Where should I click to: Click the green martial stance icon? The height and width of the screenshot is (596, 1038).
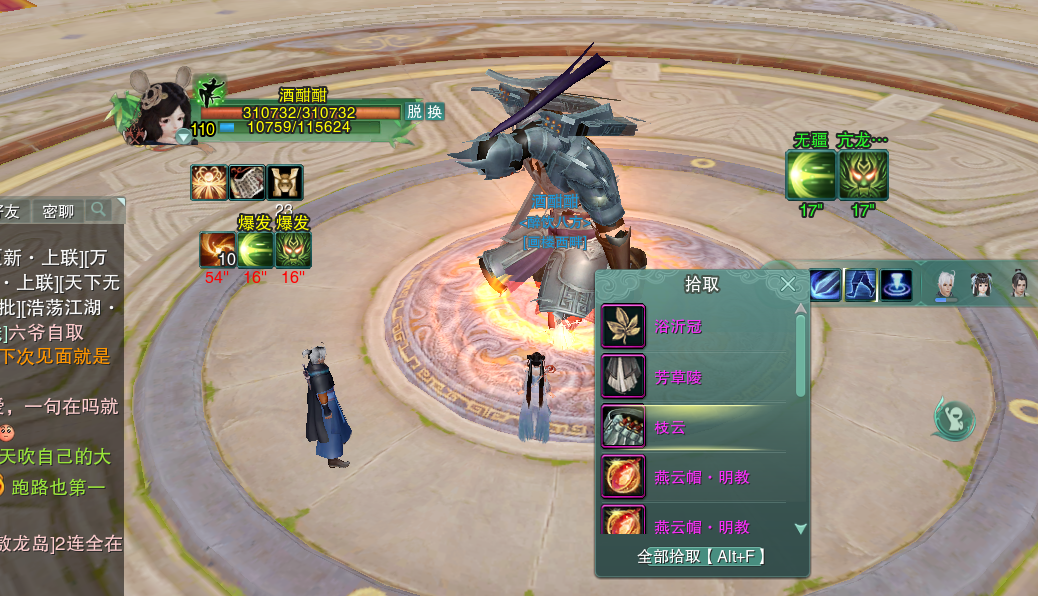tap(209, 91)
